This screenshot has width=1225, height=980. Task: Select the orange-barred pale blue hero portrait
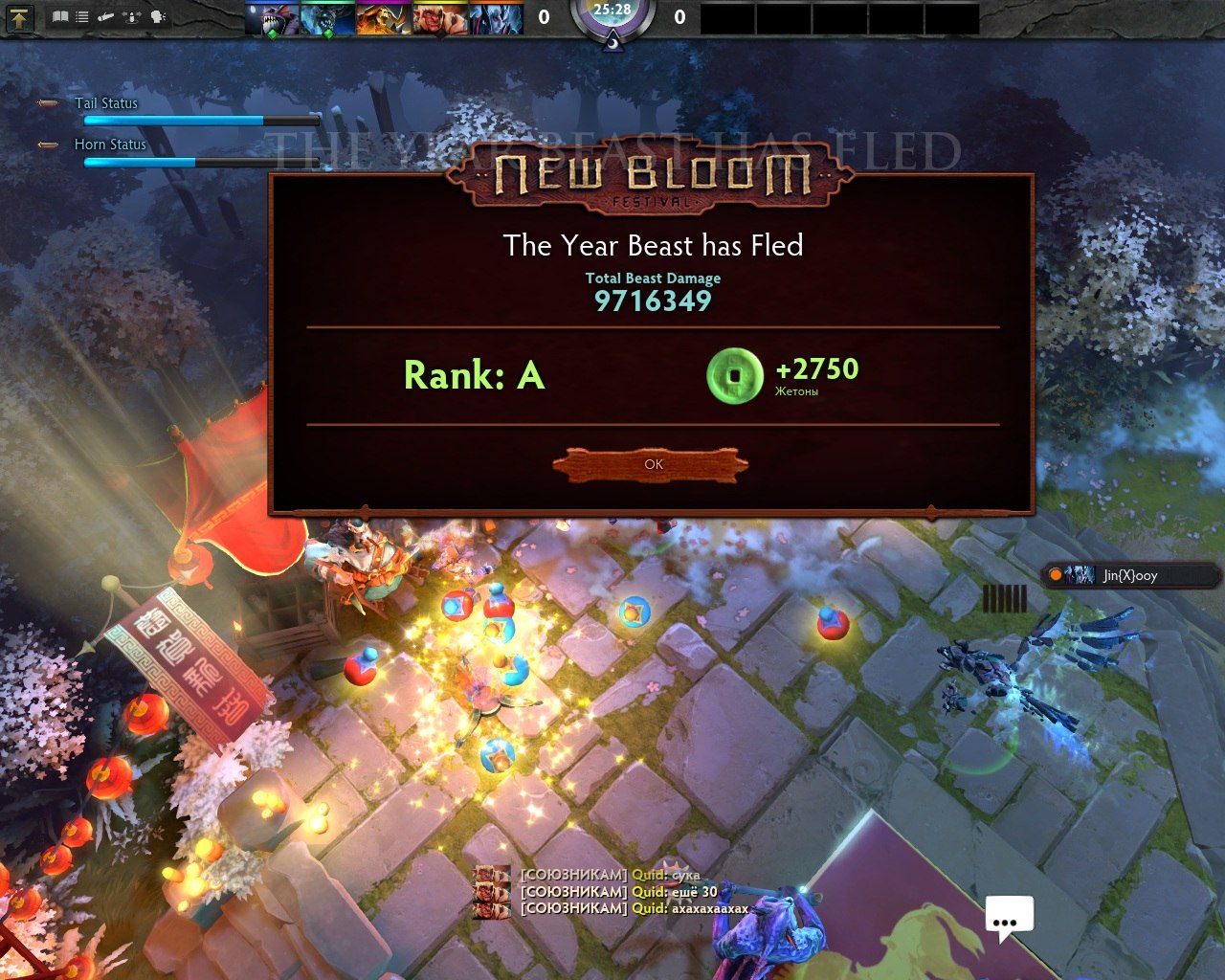(495, 19)
